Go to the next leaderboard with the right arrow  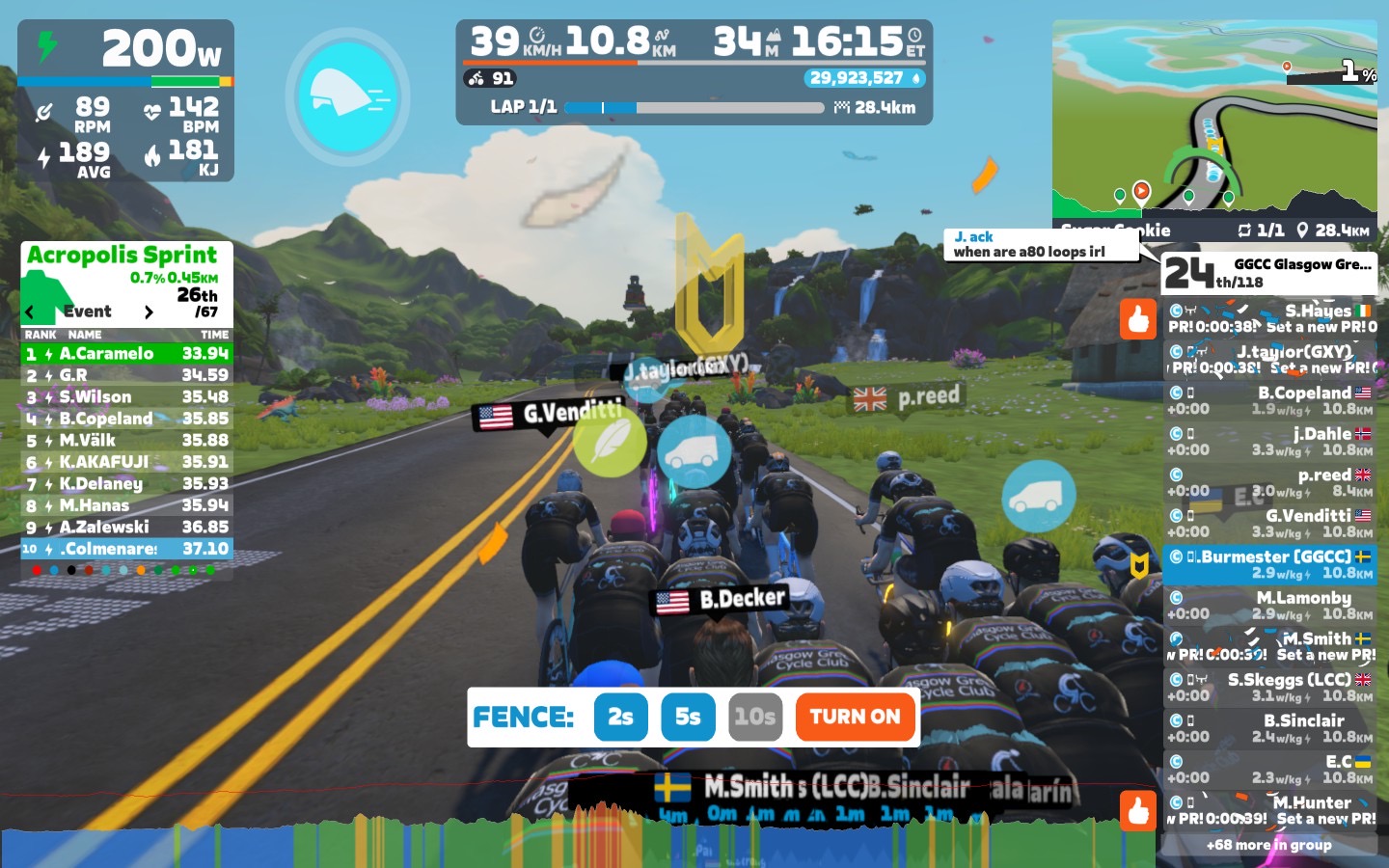[149, 312]
